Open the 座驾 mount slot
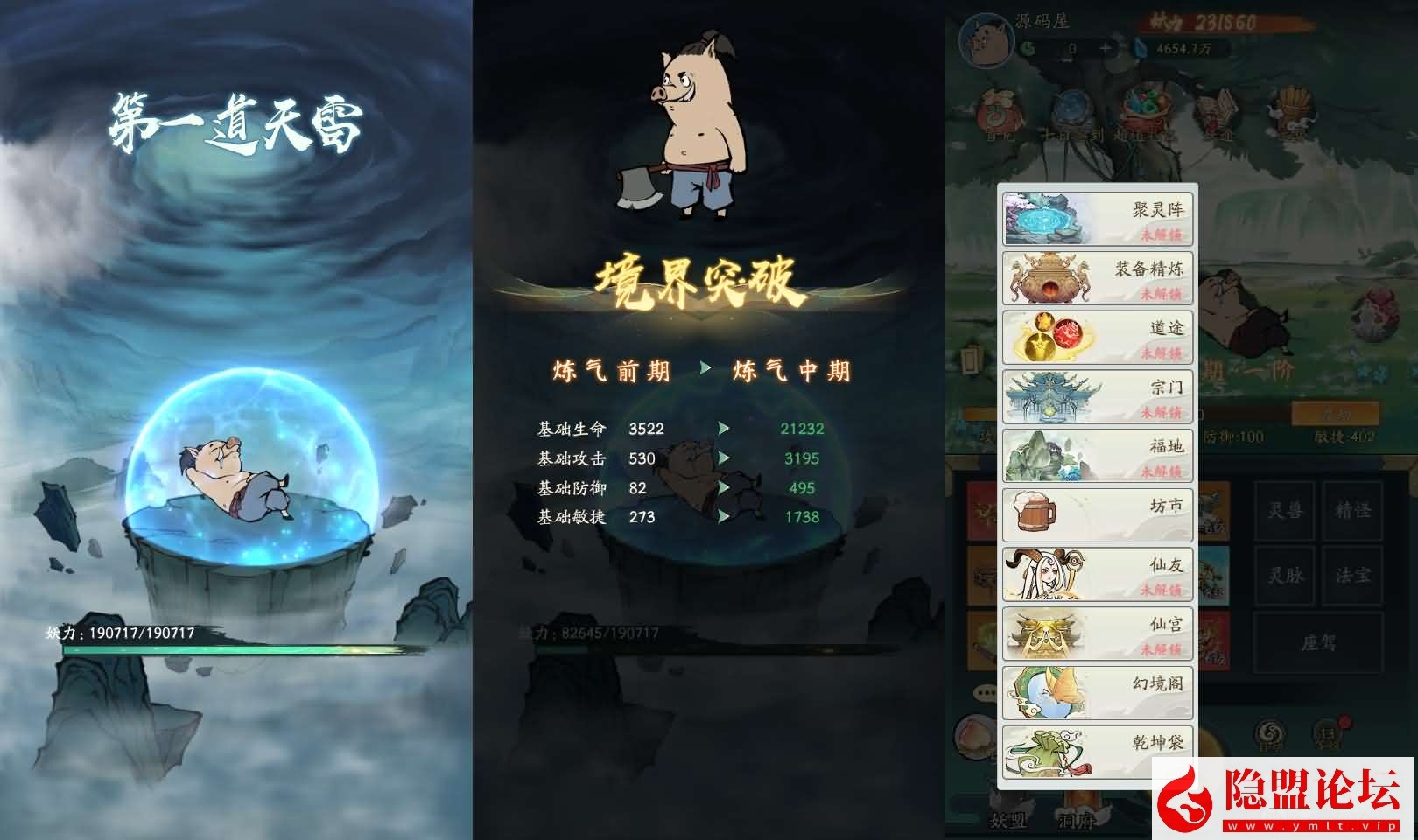Image resolution: width=1418 pixels, height=840 pixels. (x=1318, y=643)
